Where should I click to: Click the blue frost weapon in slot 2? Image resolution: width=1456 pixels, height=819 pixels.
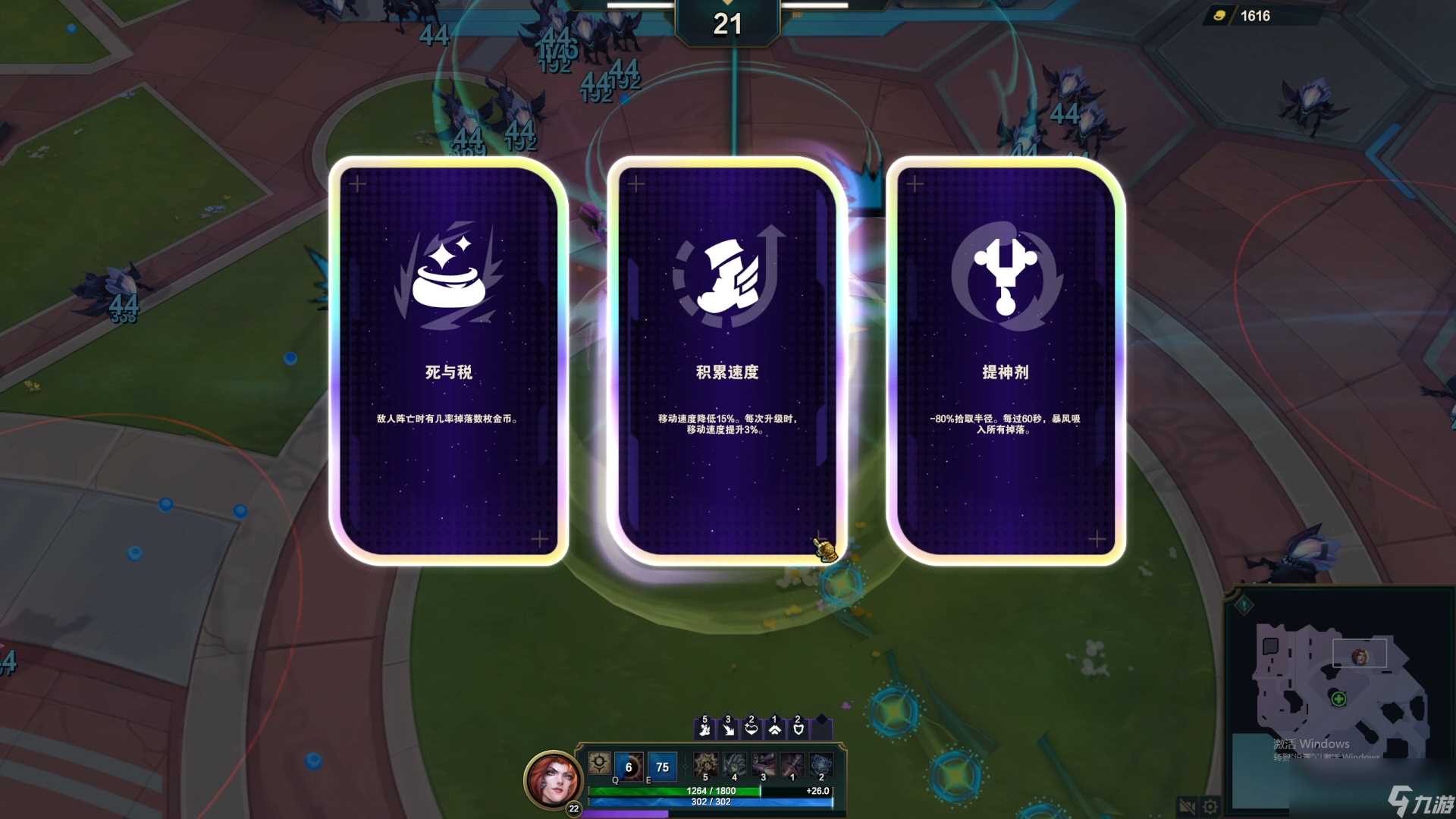(x=821, y=765)
